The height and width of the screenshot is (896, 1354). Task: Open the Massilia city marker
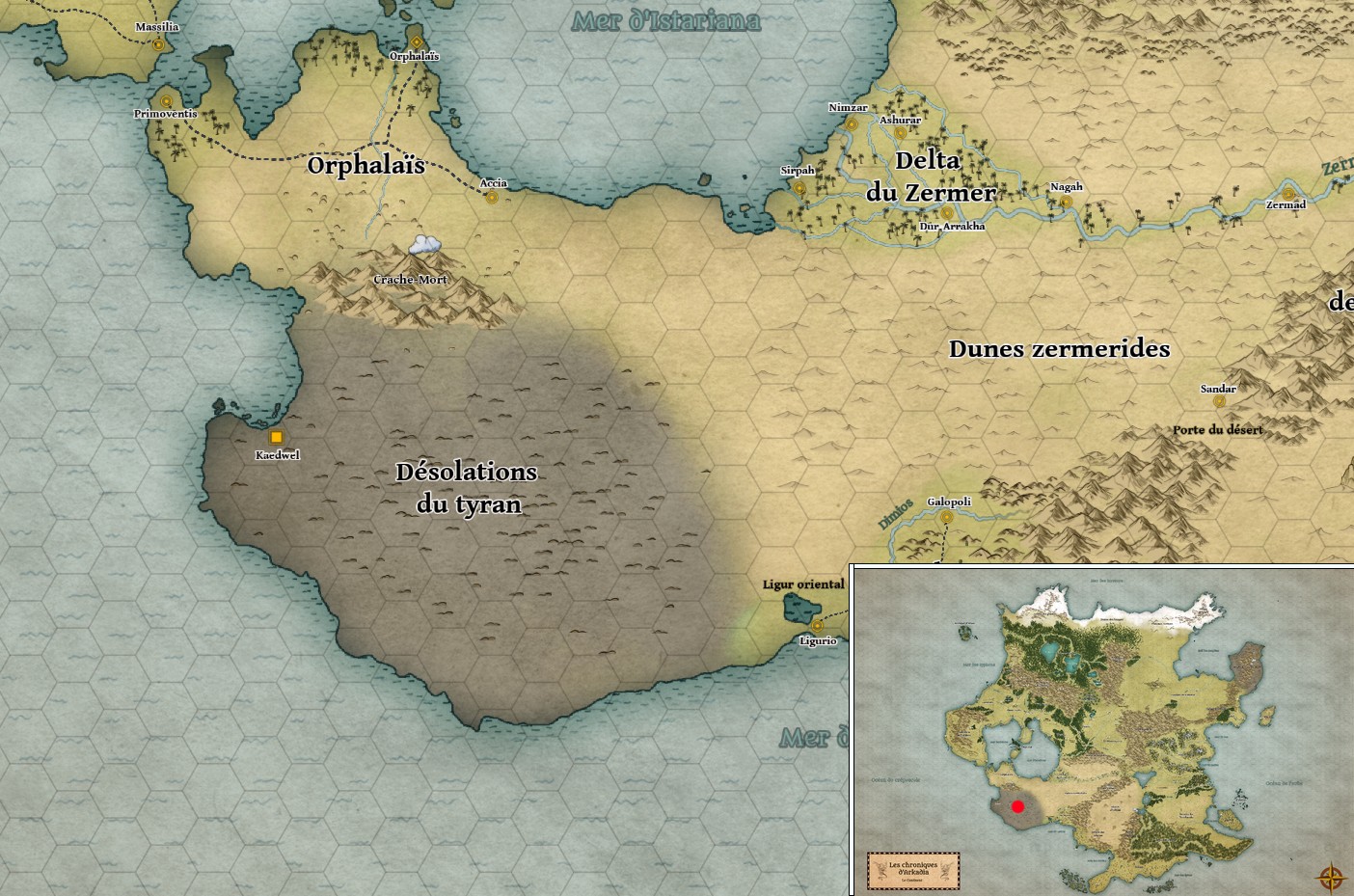(158, 43)
